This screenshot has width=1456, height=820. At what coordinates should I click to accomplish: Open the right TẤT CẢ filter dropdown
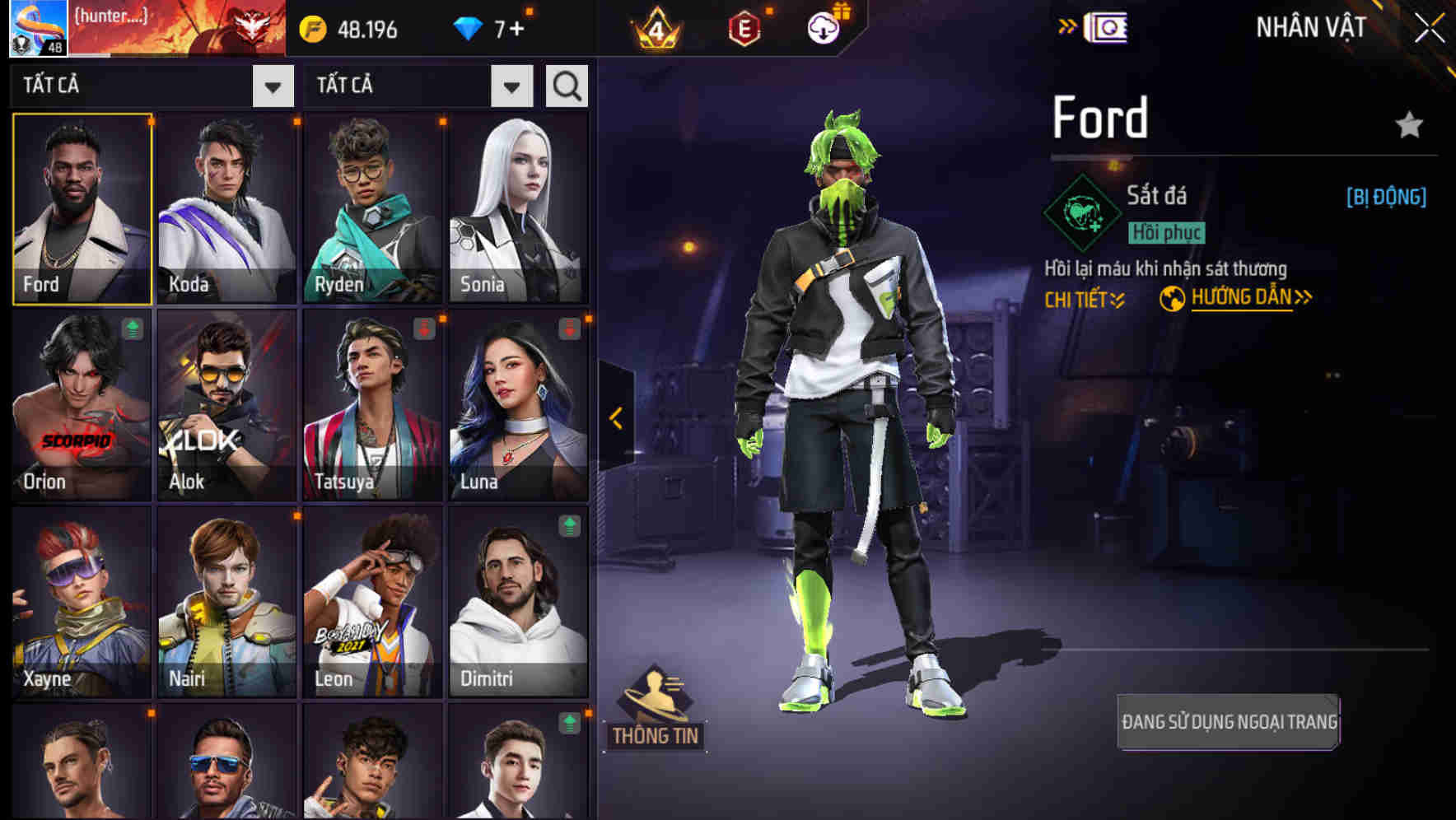point(511,85)
